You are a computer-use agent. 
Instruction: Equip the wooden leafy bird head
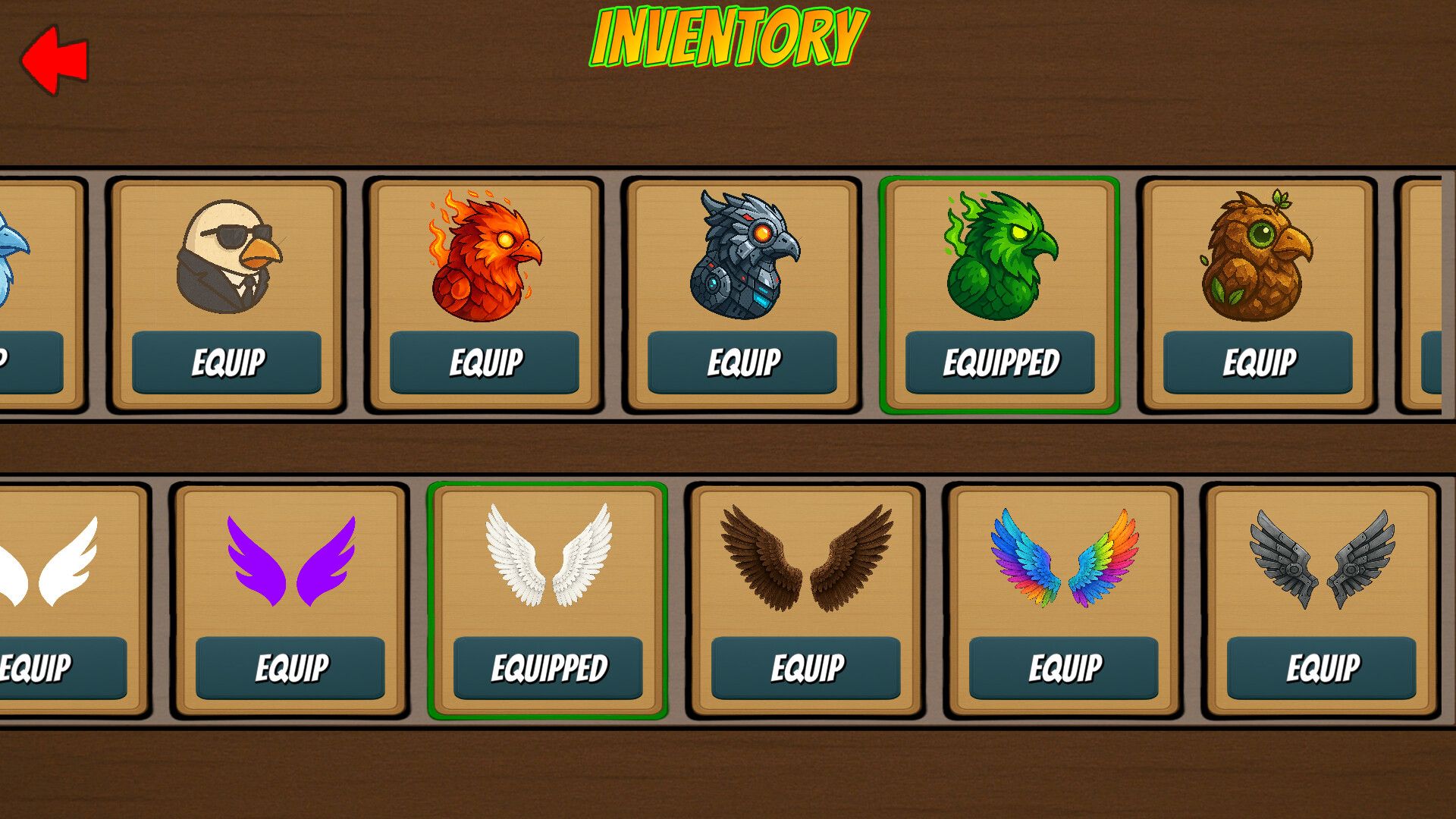coord(1258,362)
